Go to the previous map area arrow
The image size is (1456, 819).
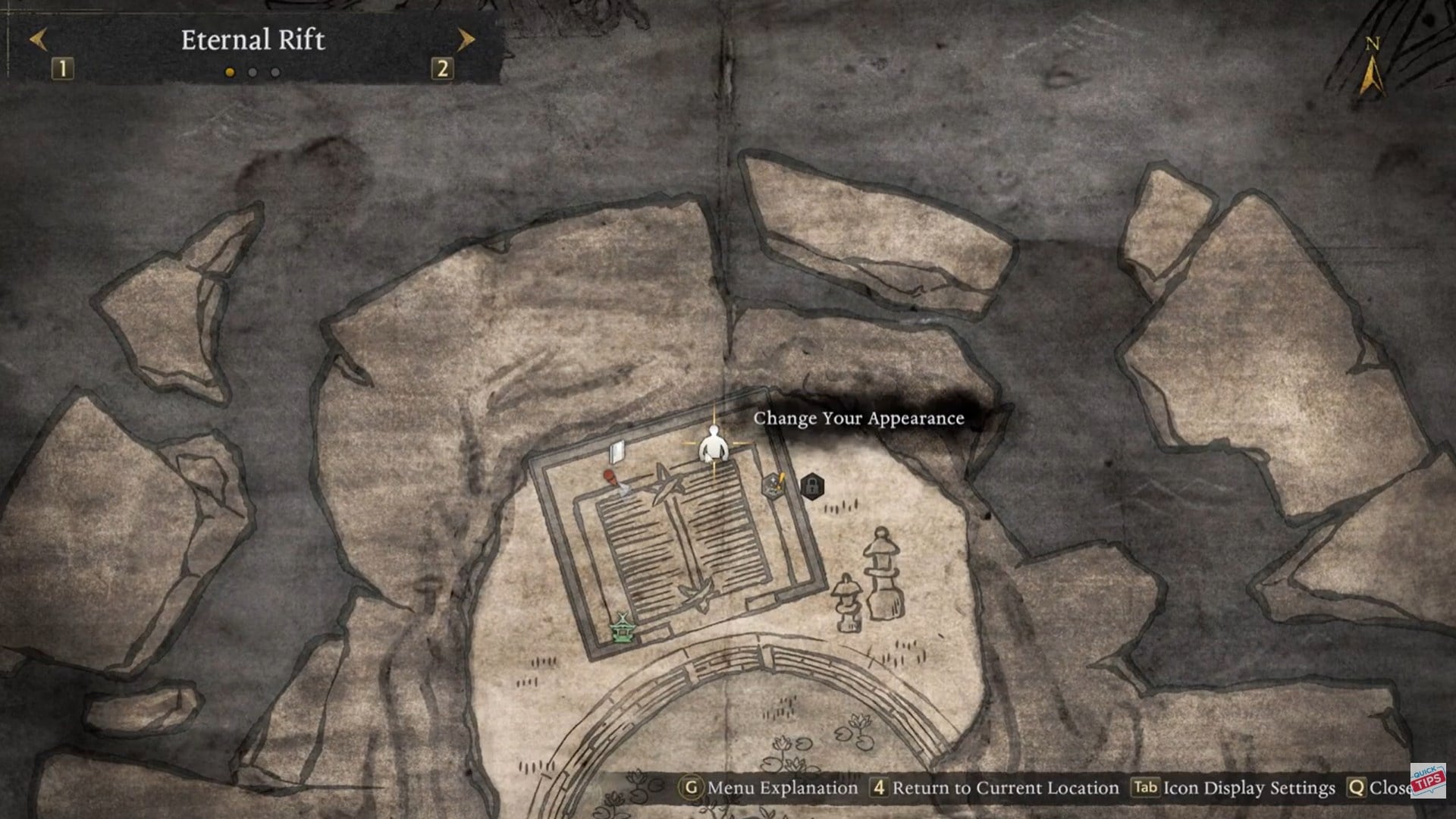coord(39,39)
